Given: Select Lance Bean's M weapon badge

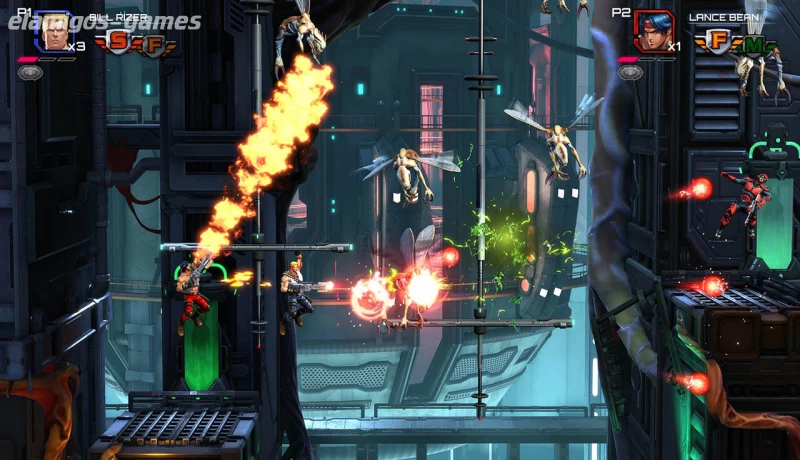Looking at the screenshot, I should click(755, 44).
